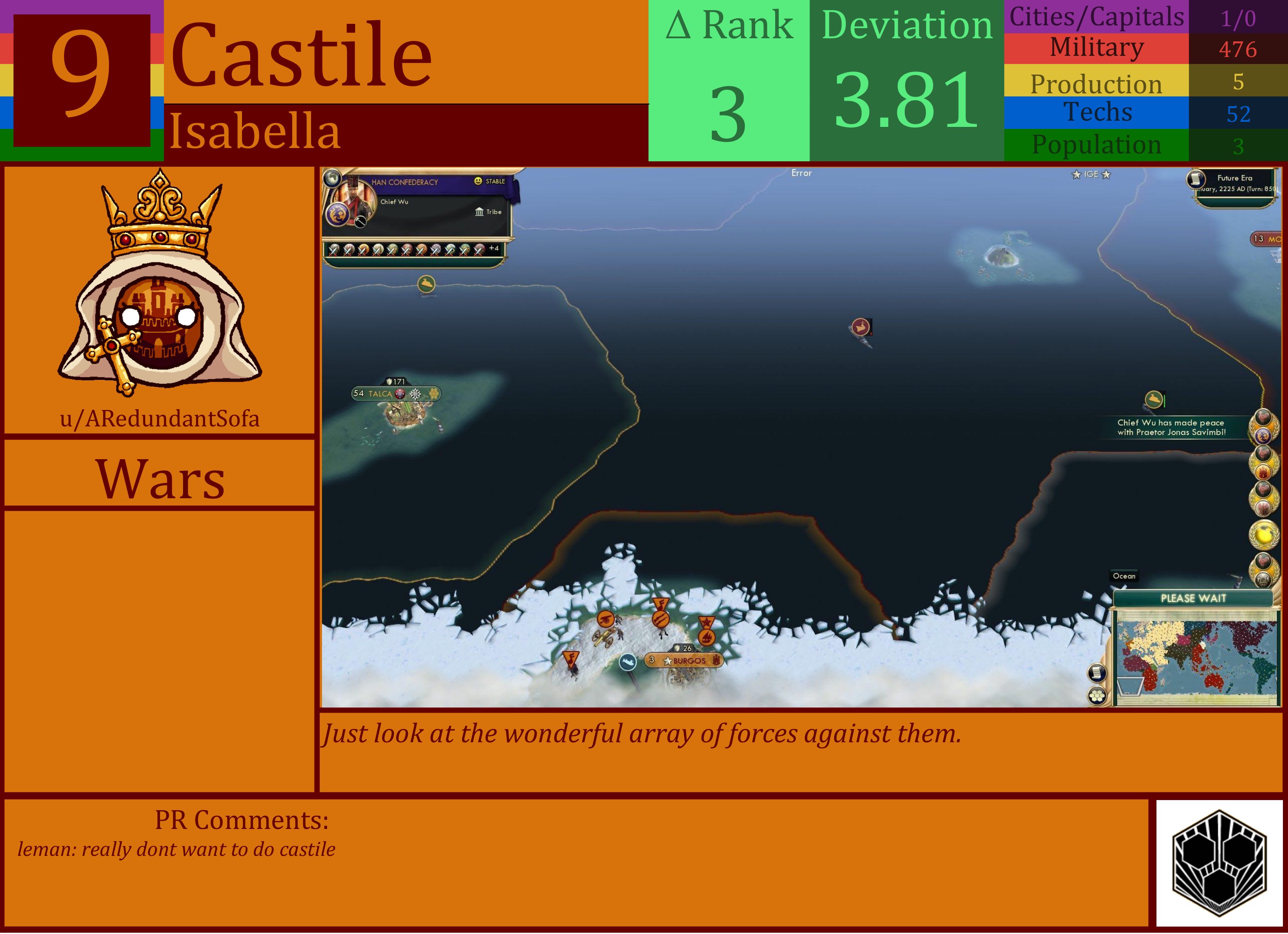Click the STABLE smiley status indicator
Viewport: 1288px width, 934px height.
click(478, 181)
